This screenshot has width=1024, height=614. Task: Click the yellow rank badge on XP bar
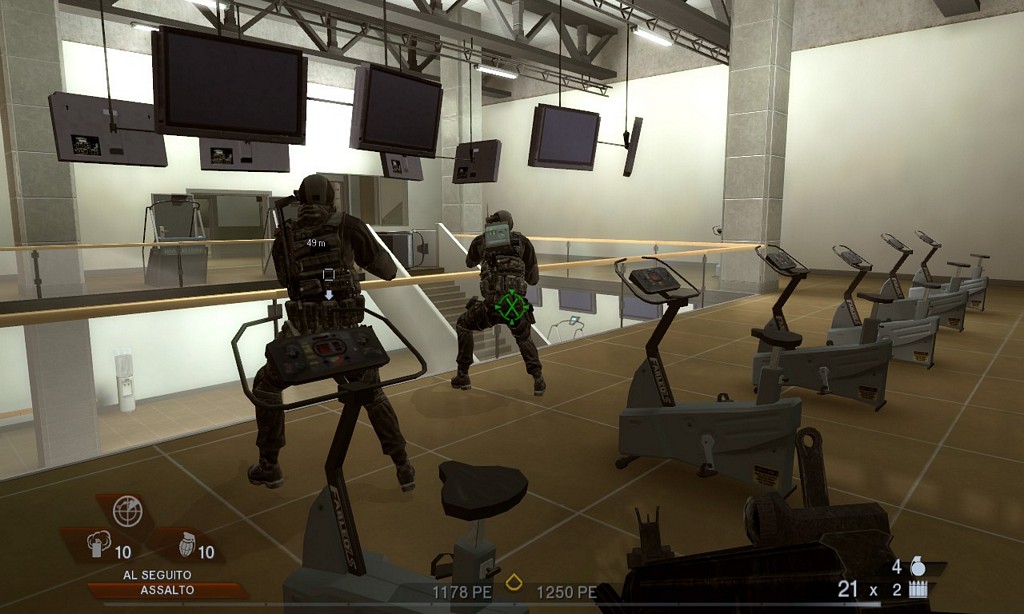514,582
